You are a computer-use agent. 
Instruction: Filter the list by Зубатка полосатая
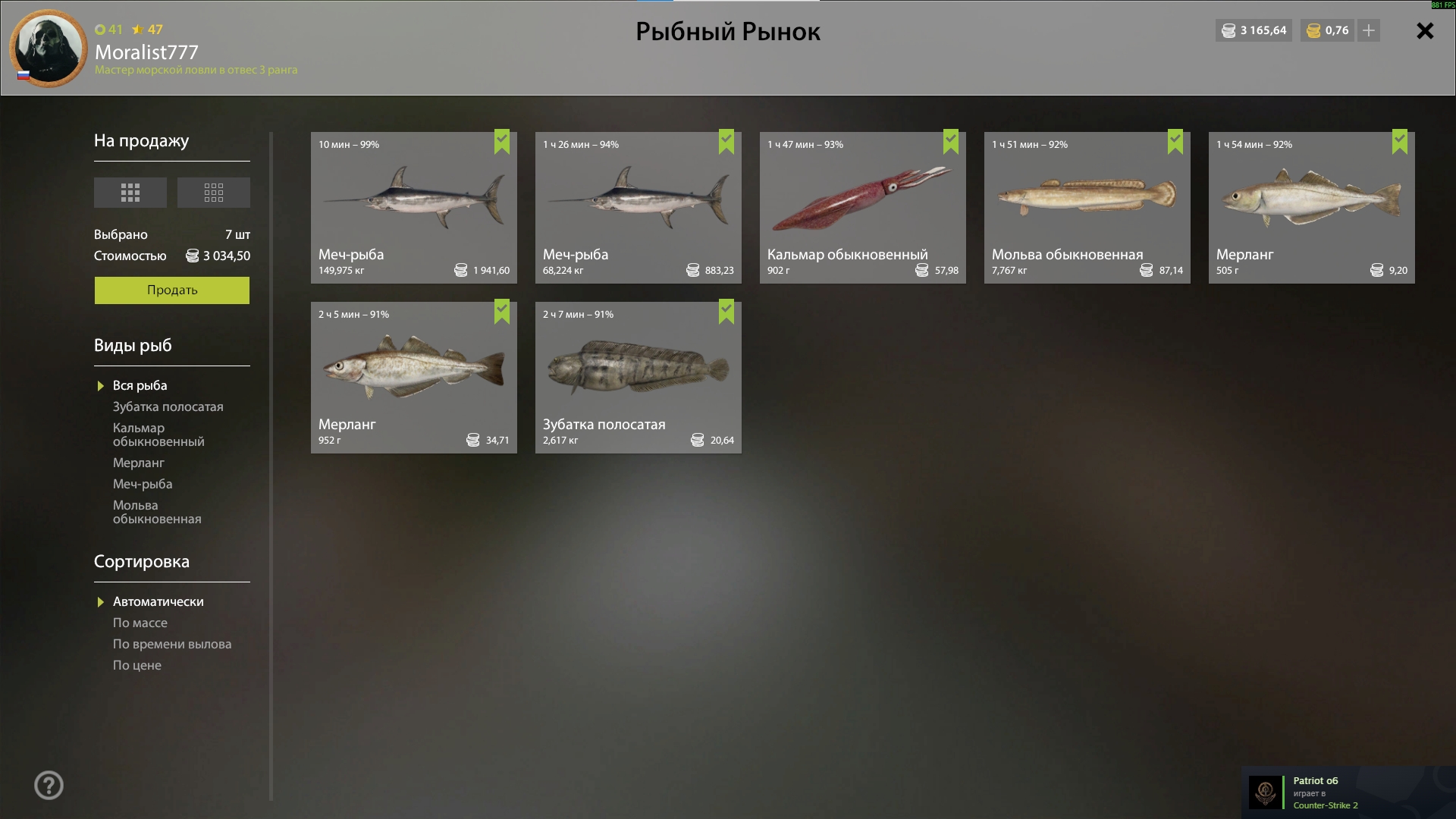pos(168,407)
